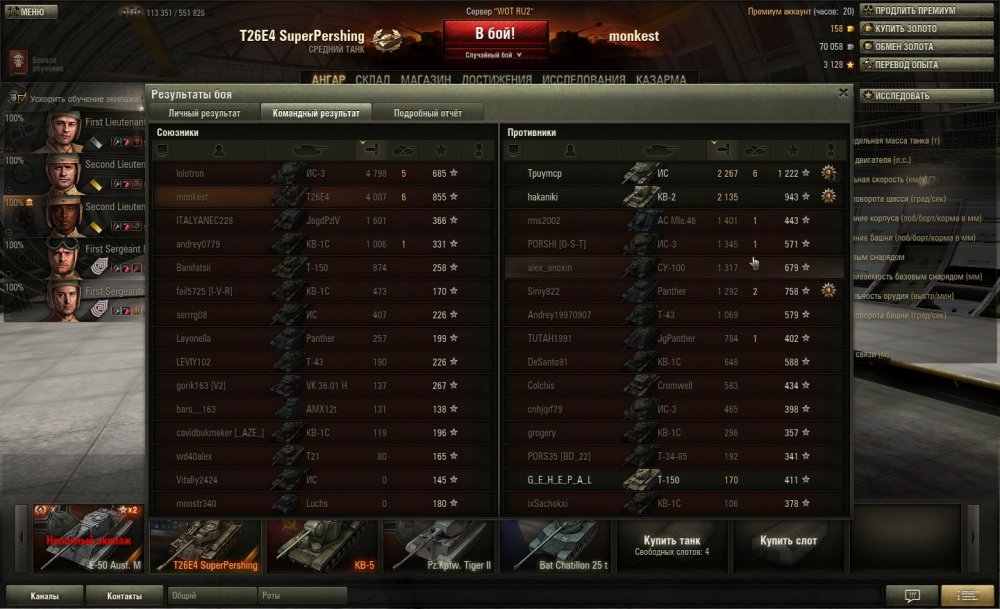Image resolution: width=1000 pixels, height=609 pixels.
Task: Click Перевод опыта button
Action: tap(913, 65)
